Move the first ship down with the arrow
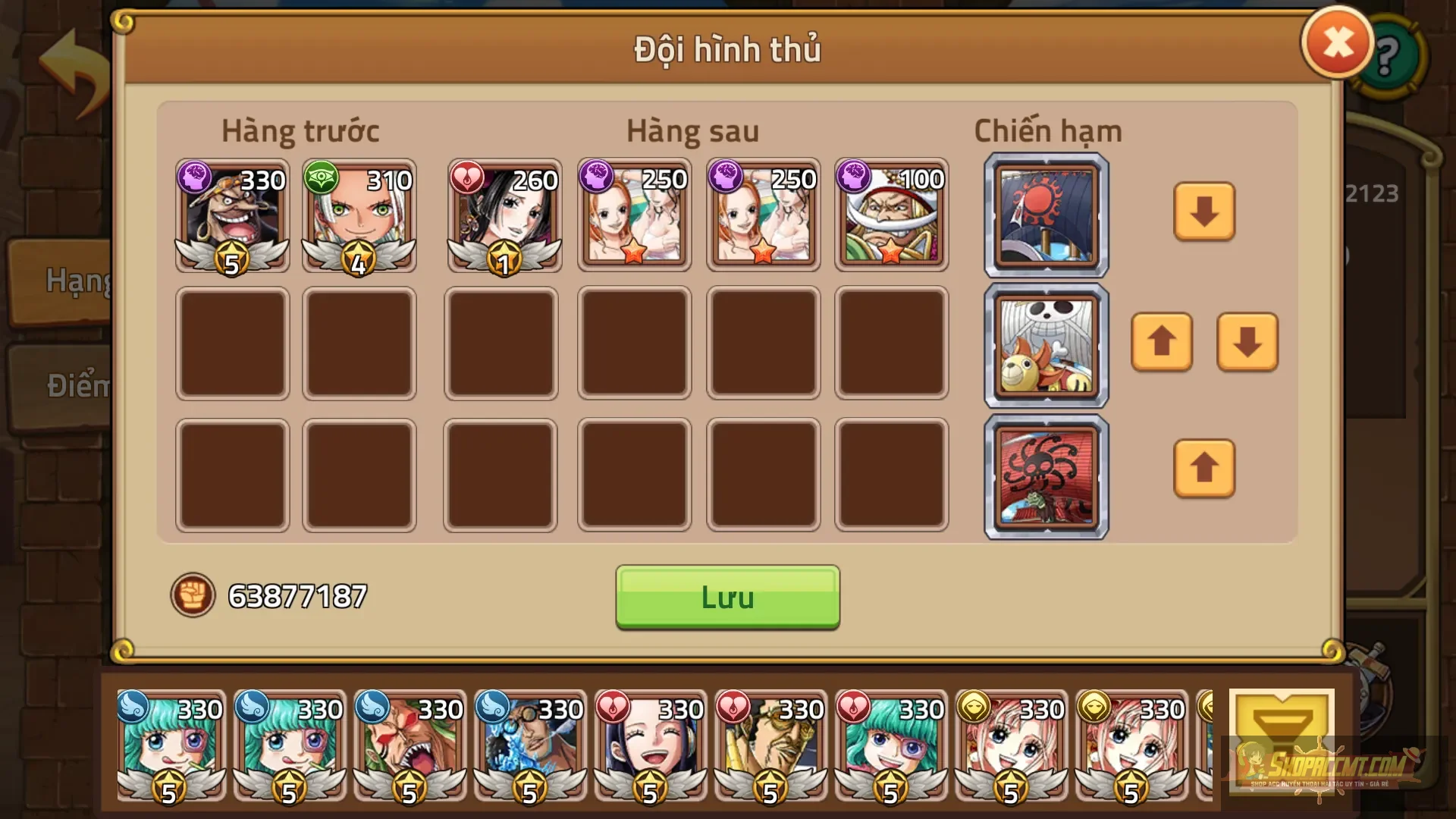 click(x=1204, y=215)
